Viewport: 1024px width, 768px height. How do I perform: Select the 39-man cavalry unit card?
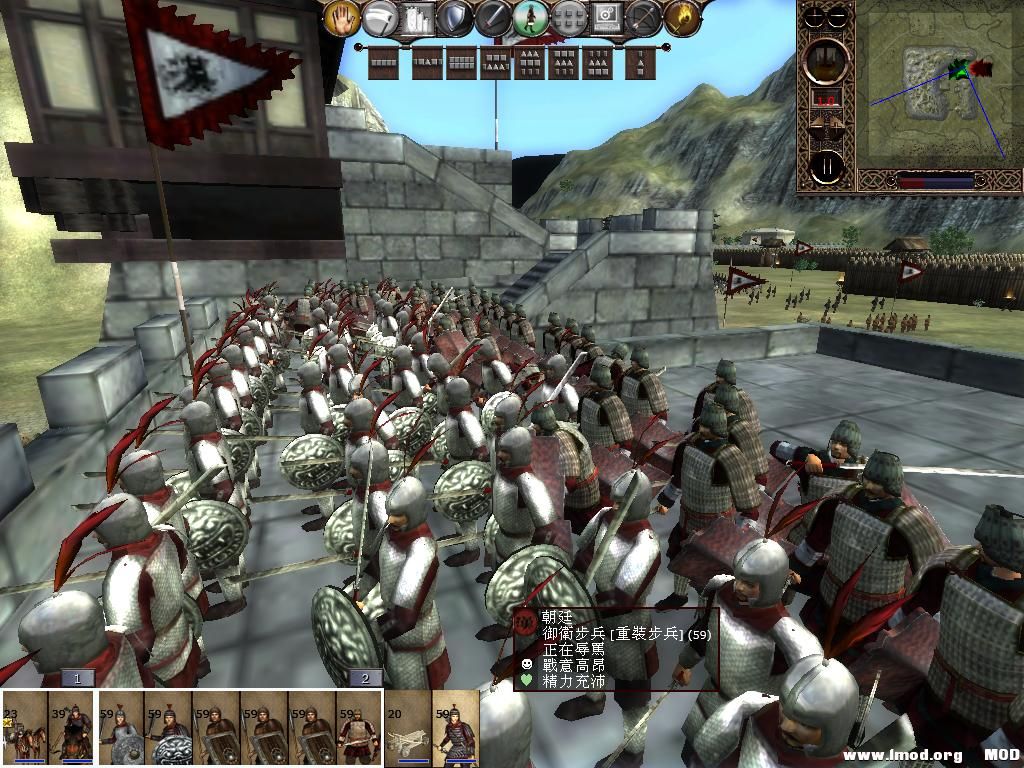coord(72,728)
